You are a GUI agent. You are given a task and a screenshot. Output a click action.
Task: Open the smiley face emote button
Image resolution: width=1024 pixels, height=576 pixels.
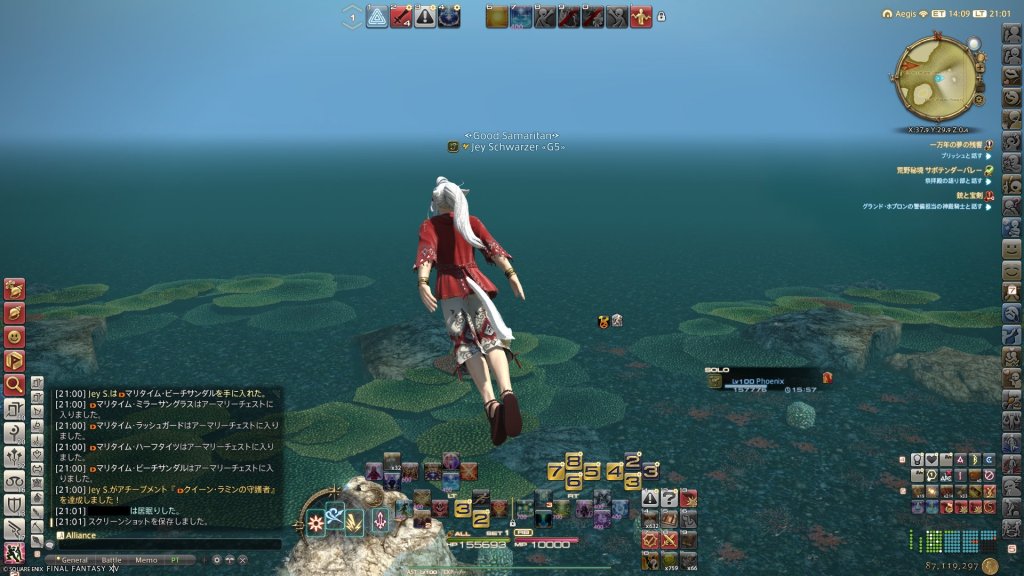click(1012, 247)
